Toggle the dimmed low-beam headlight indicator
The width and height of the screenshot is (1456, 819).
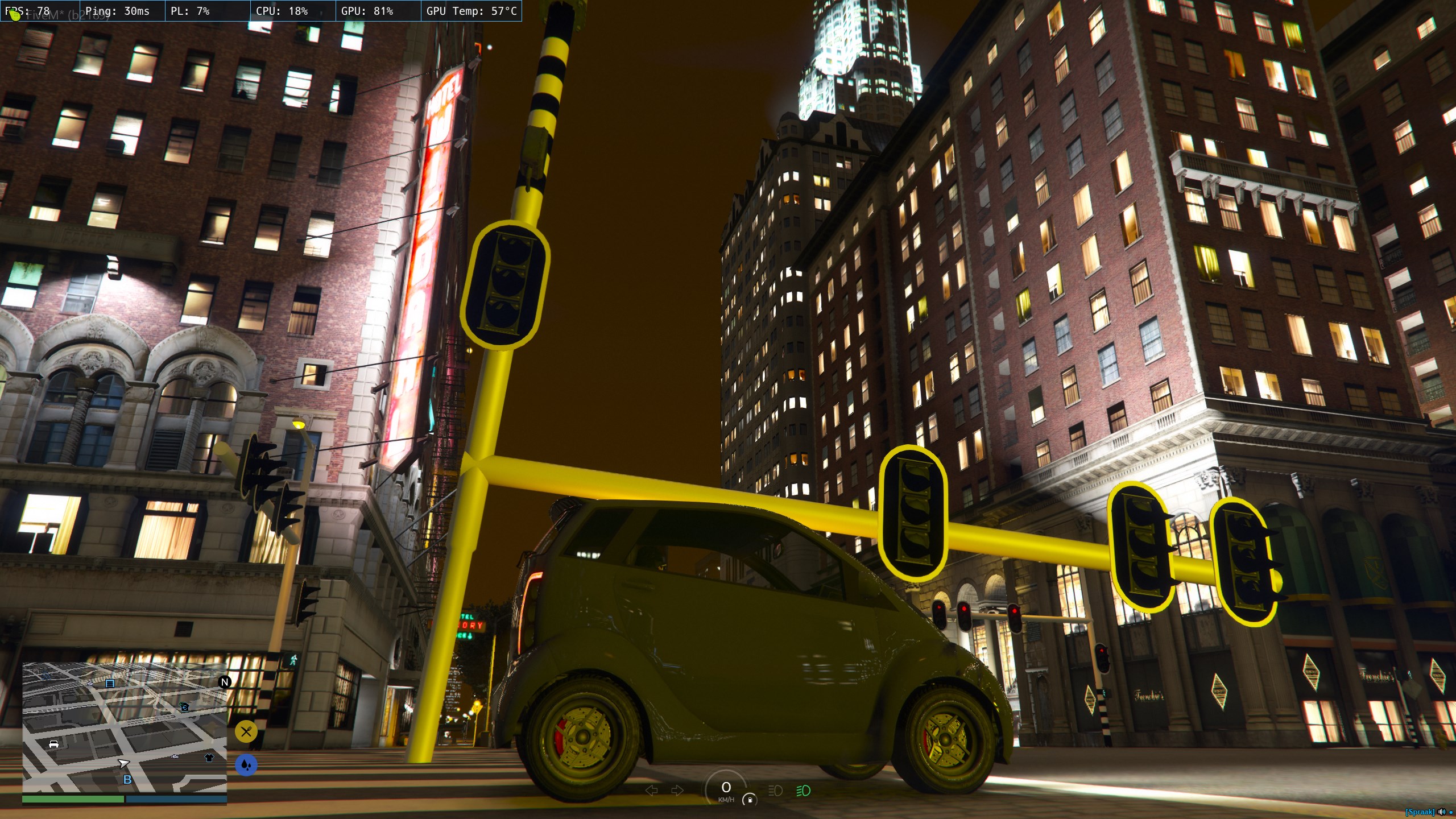pos(775,791)
